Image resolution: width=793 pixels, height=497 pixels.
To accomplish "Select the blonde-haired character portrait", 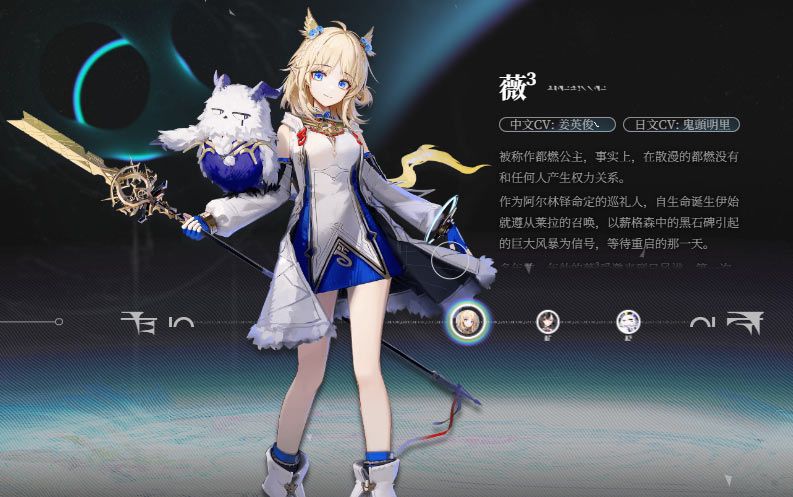I will pyautogui.click(x=465, y=321).
